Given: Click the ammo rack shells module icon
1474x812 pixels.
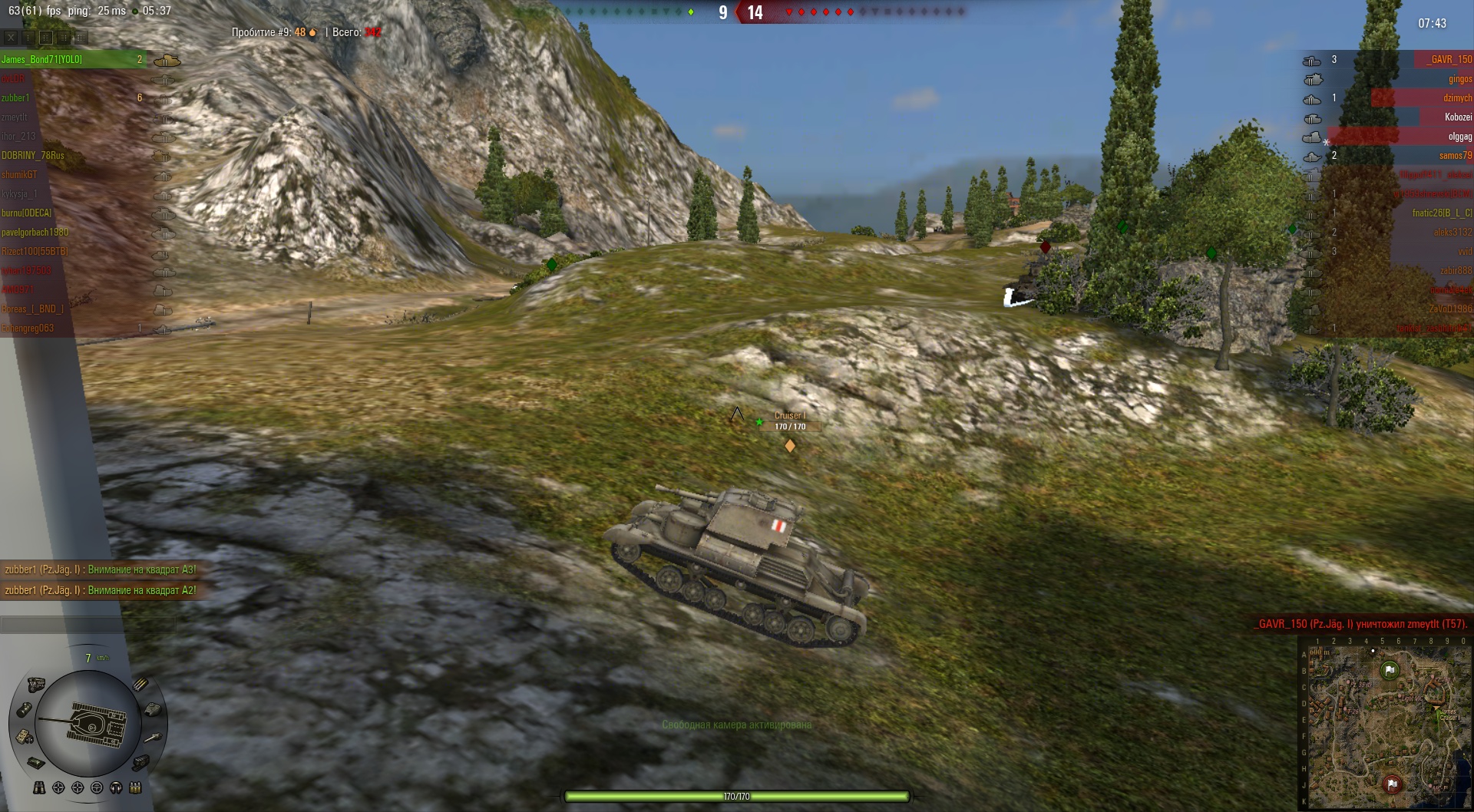Looking at the screenshot, I should tap(140, 684).
